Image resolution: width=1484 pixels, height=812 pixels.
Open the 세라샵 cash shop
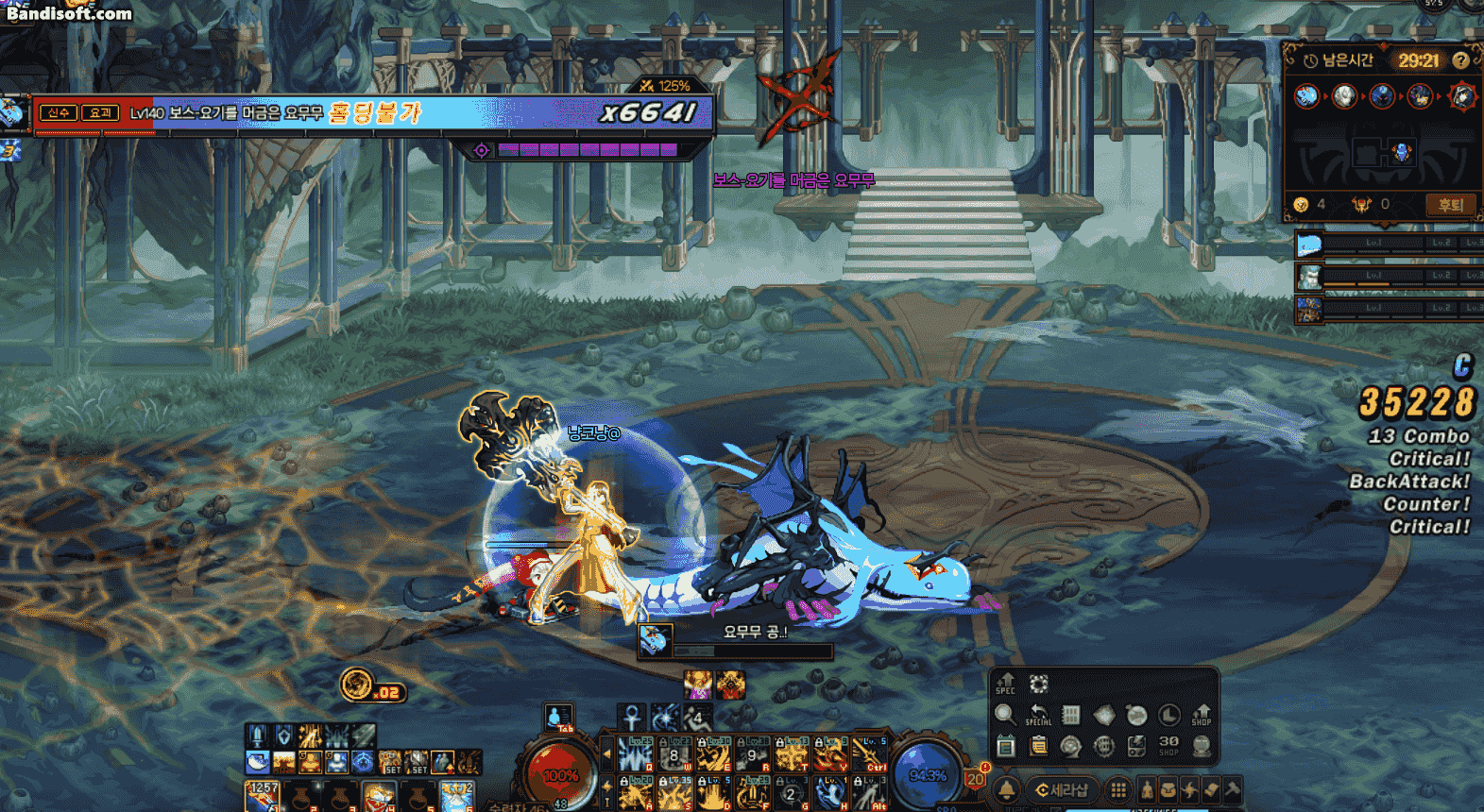pyautogui.click(x=1062, y=789)
